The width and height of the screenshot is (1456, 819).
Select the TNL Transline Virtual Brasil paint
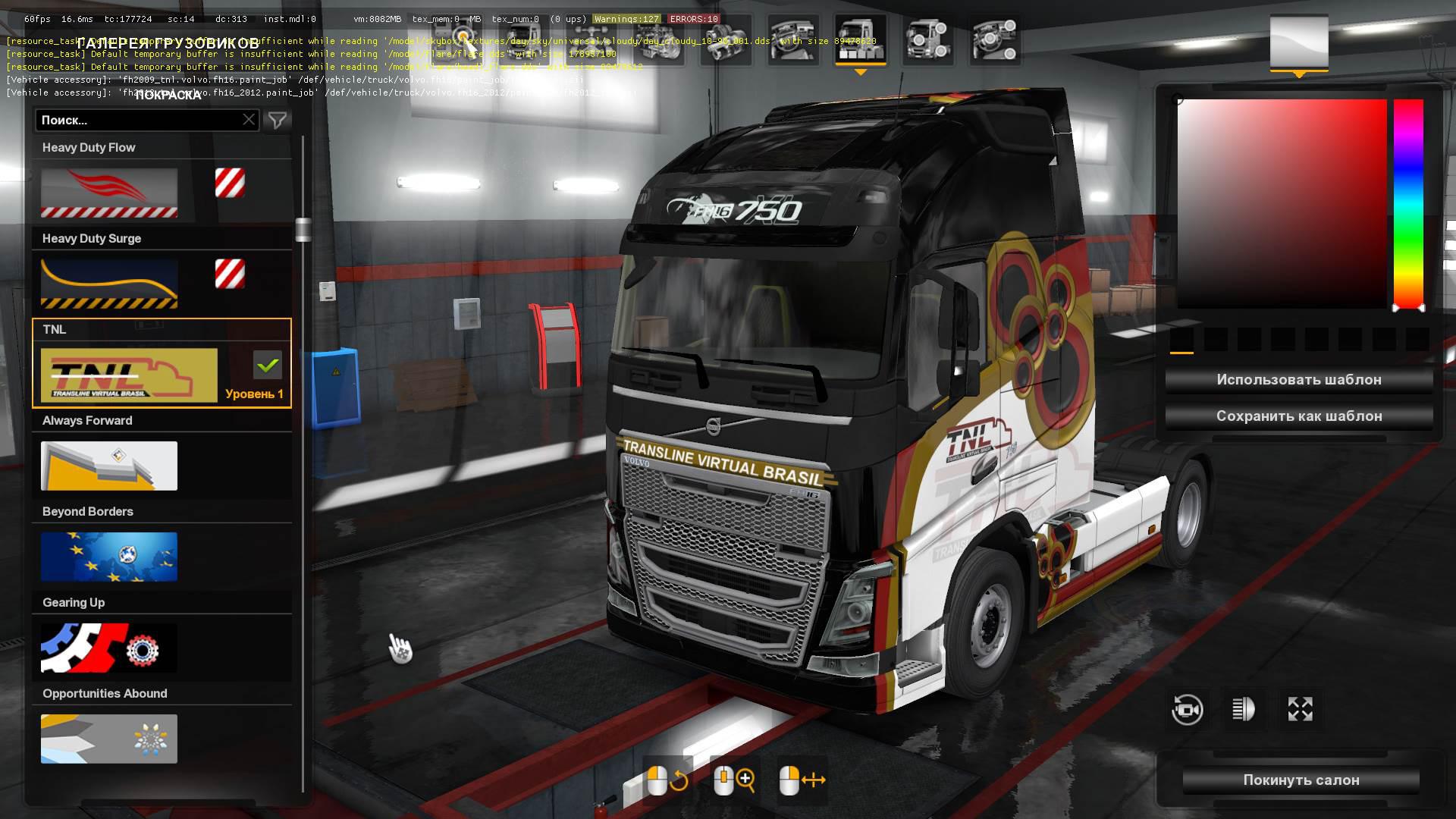(x=129, y=375)
